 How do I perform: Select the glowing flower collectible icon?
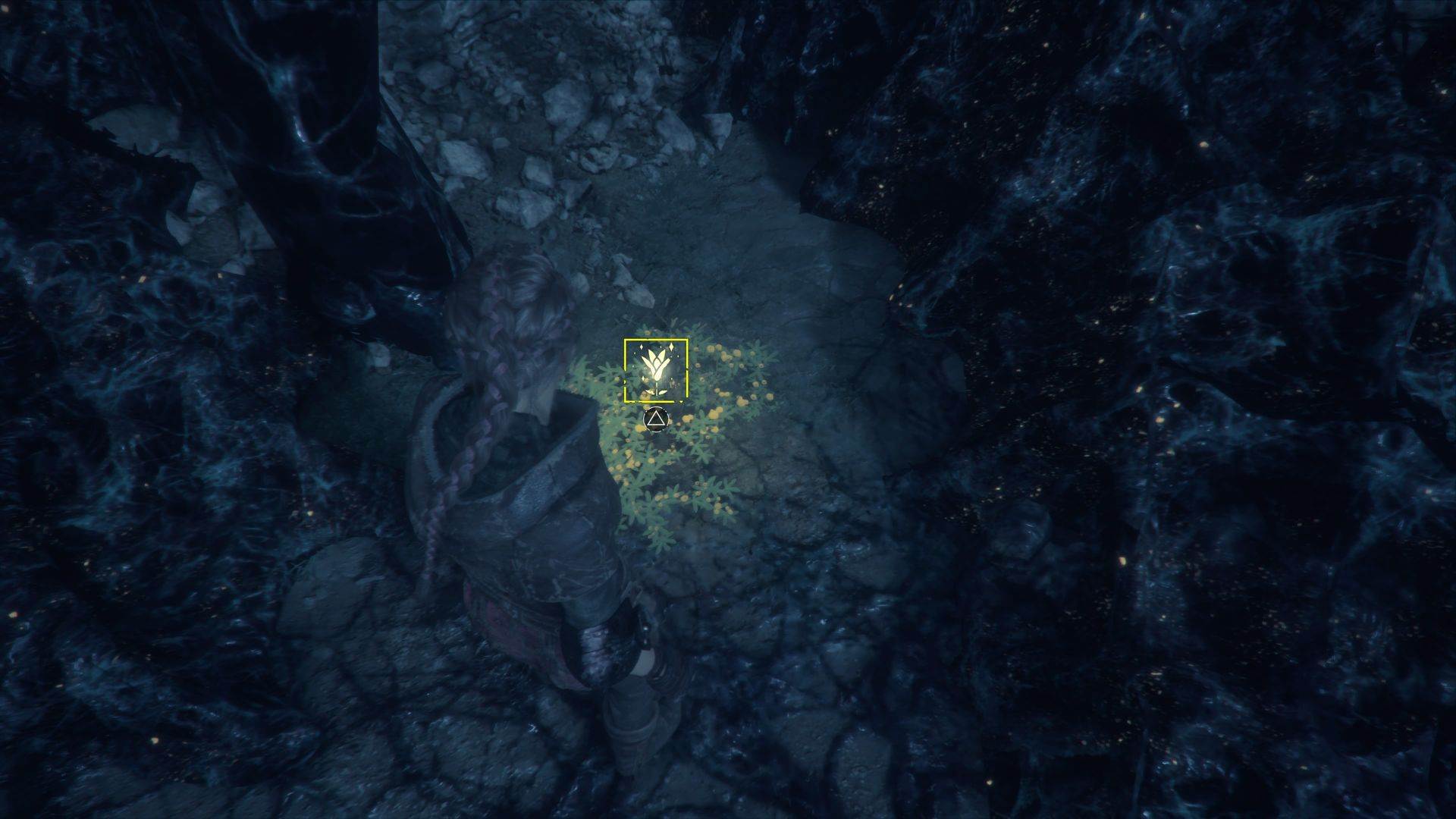coord(657,362)
